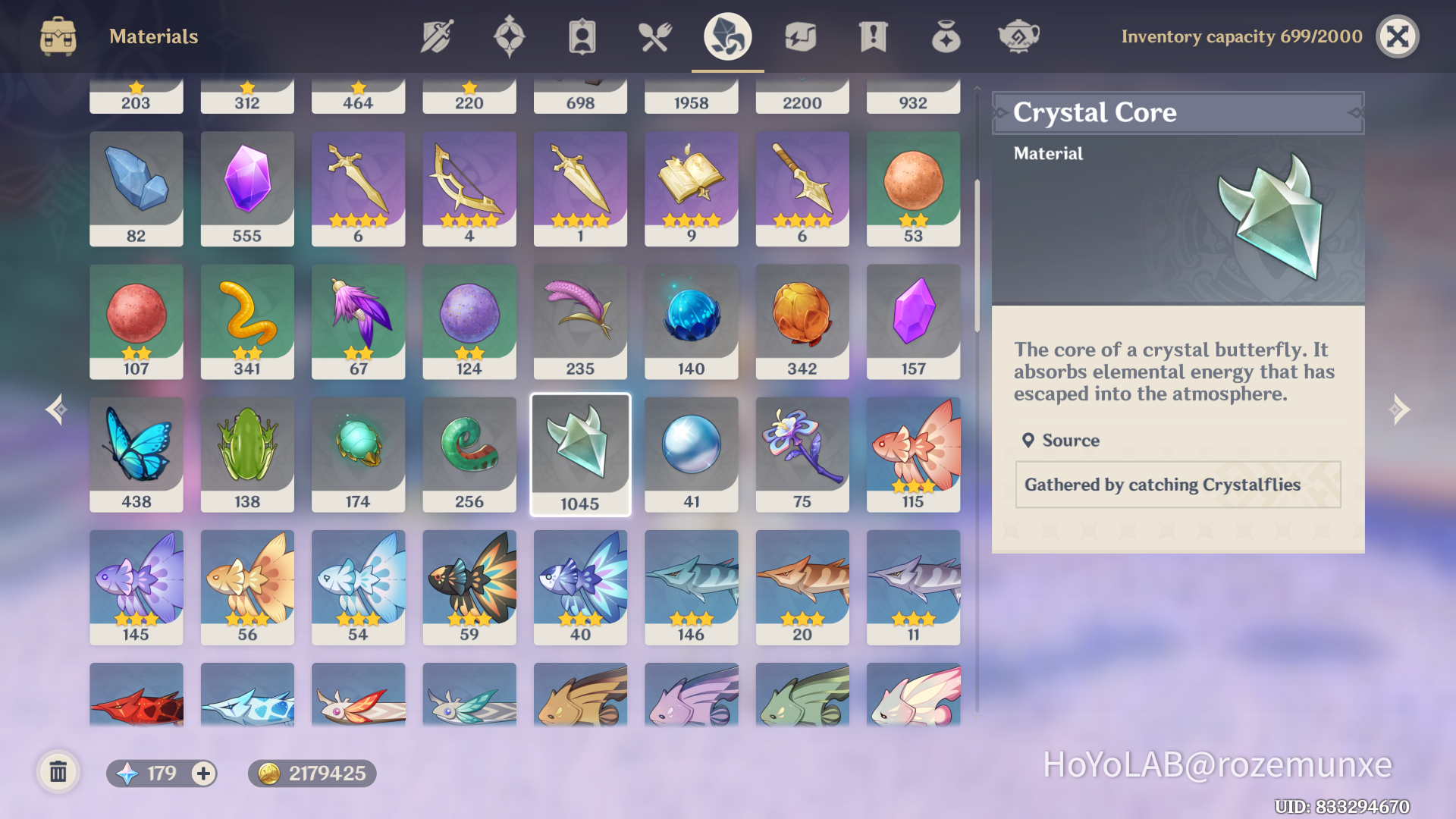Open the item destruction trash bin

[59, 773]
